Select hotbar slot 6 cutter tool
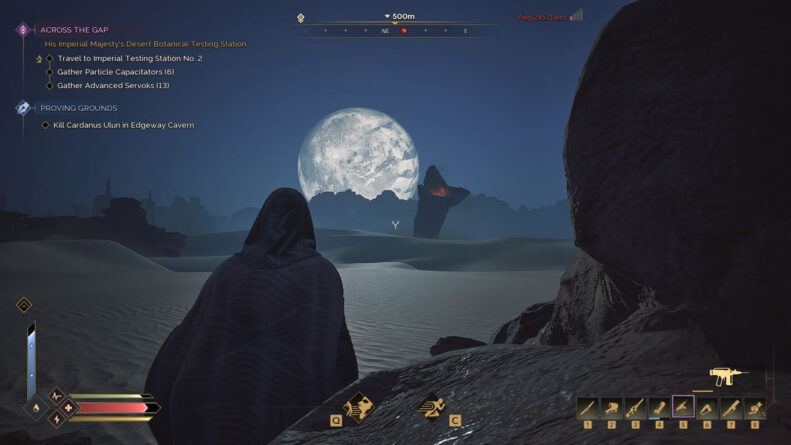 tap(707, 407)
